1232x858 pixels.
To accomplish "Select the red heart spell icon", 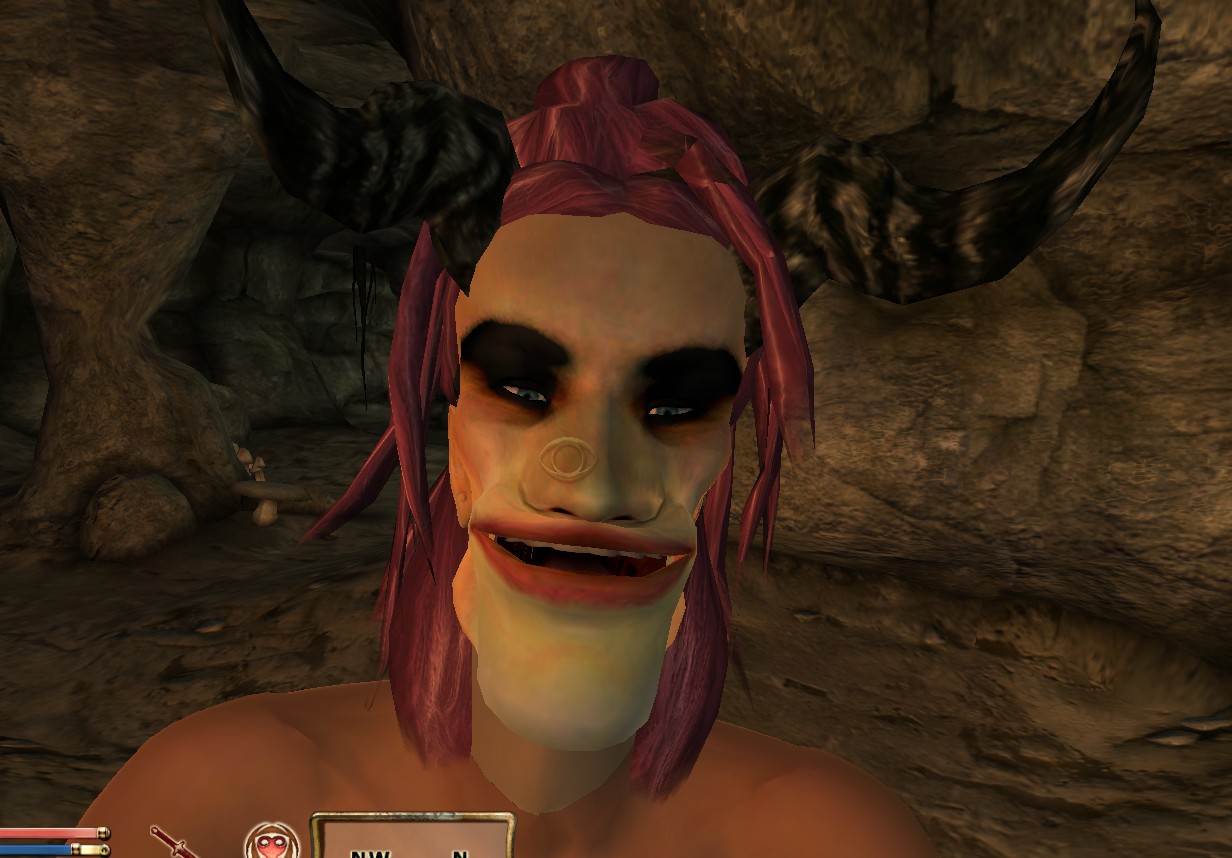I will point(272,843).
